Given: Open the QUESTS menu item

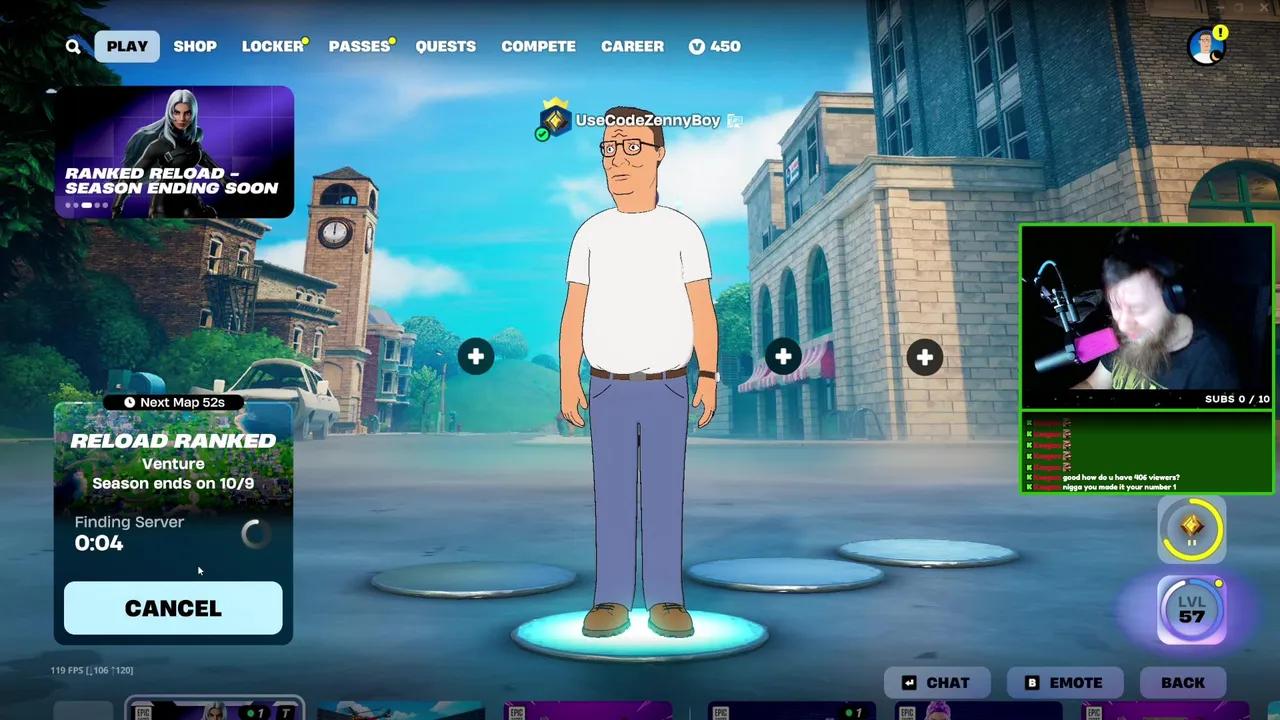Looking at the screenshot, I should point(446,46).
